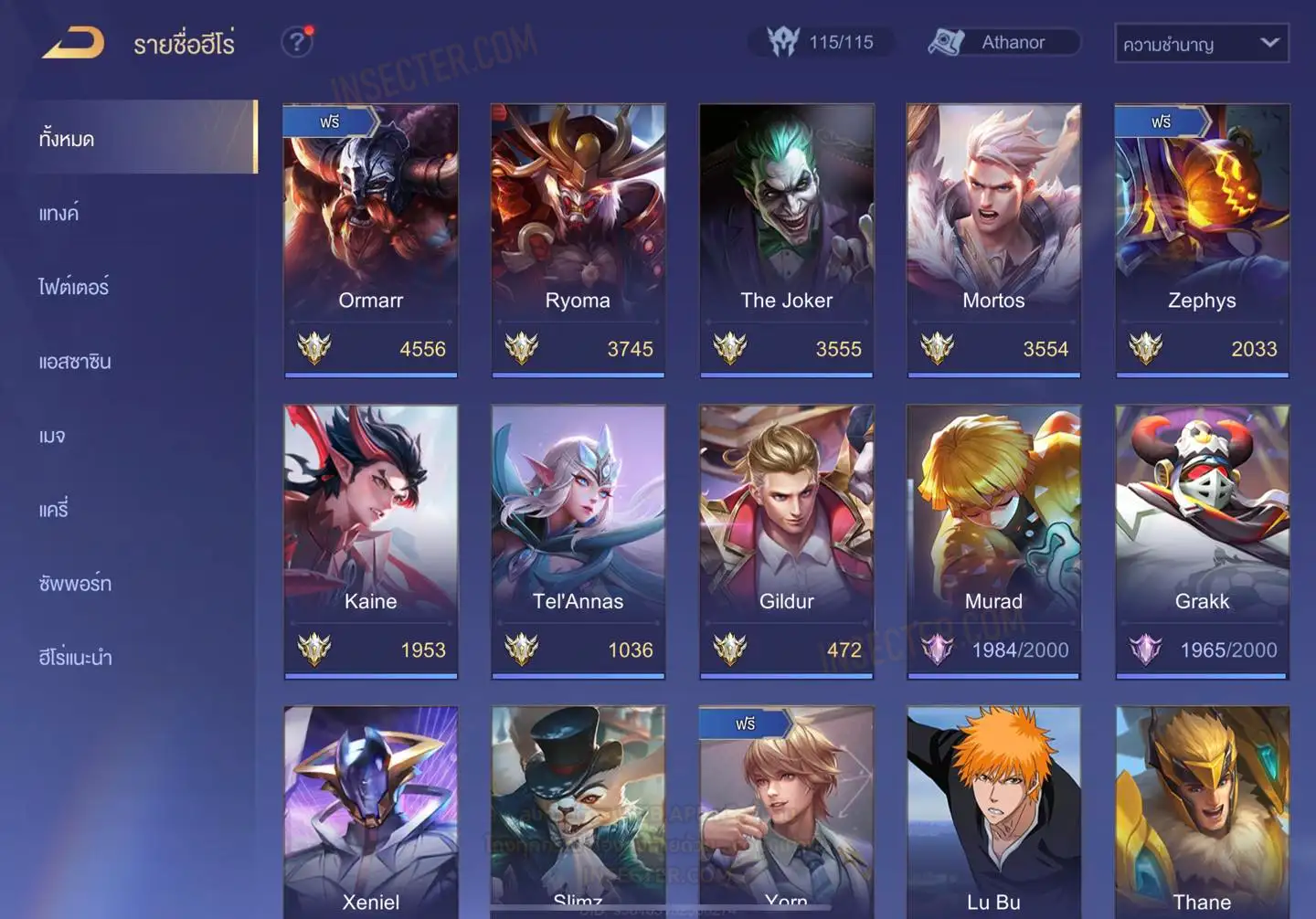Image resolution: width=1316 pixels, height=919 pixels.
Task: Select the Ormarr hero card
Action: (x=370, y=239)
